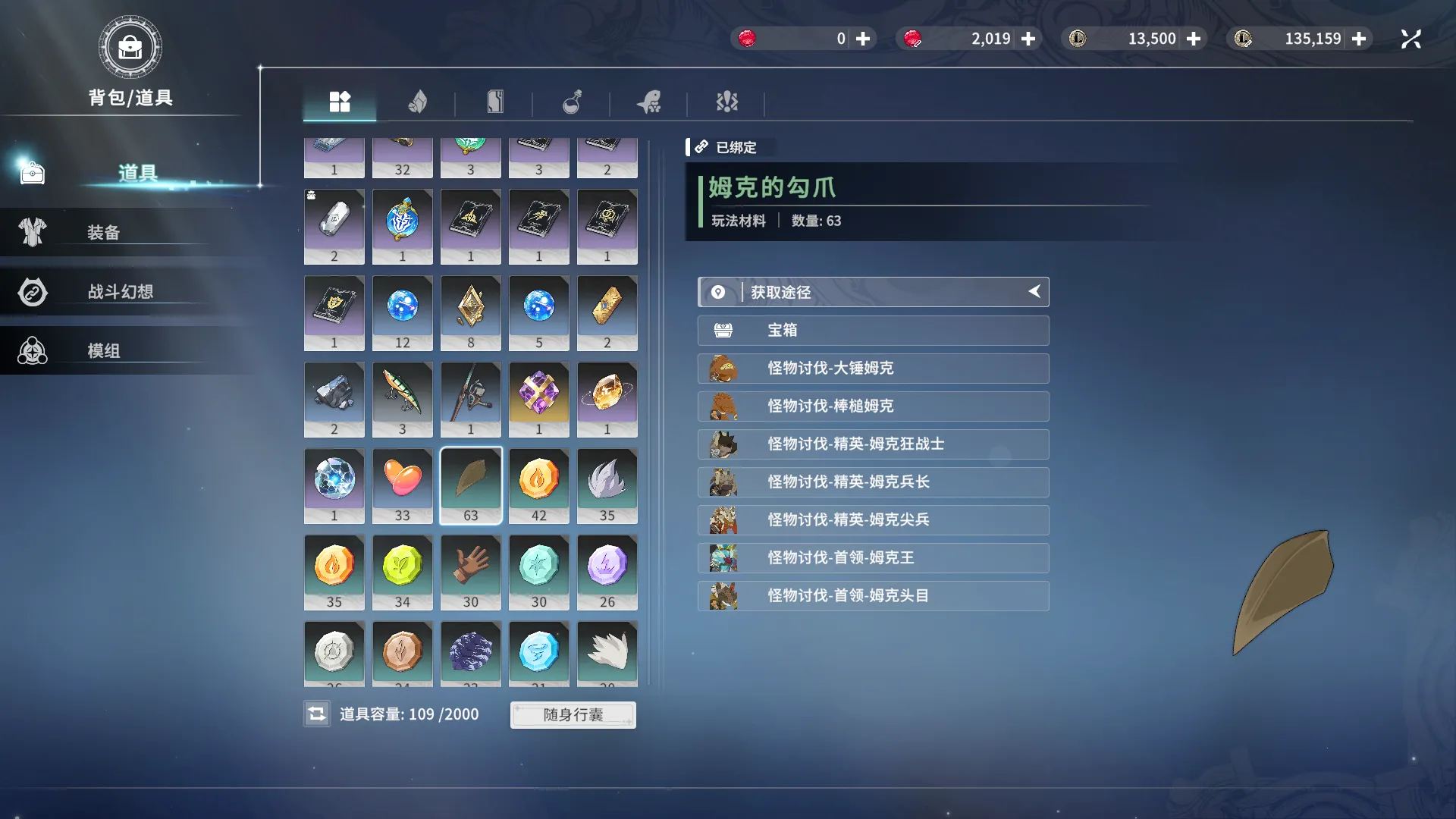This screenshot has height=819, width=1456.
Task: Open 怪物讨伐-首领-姆克王 boss source
Action: (x=873, y=558)
